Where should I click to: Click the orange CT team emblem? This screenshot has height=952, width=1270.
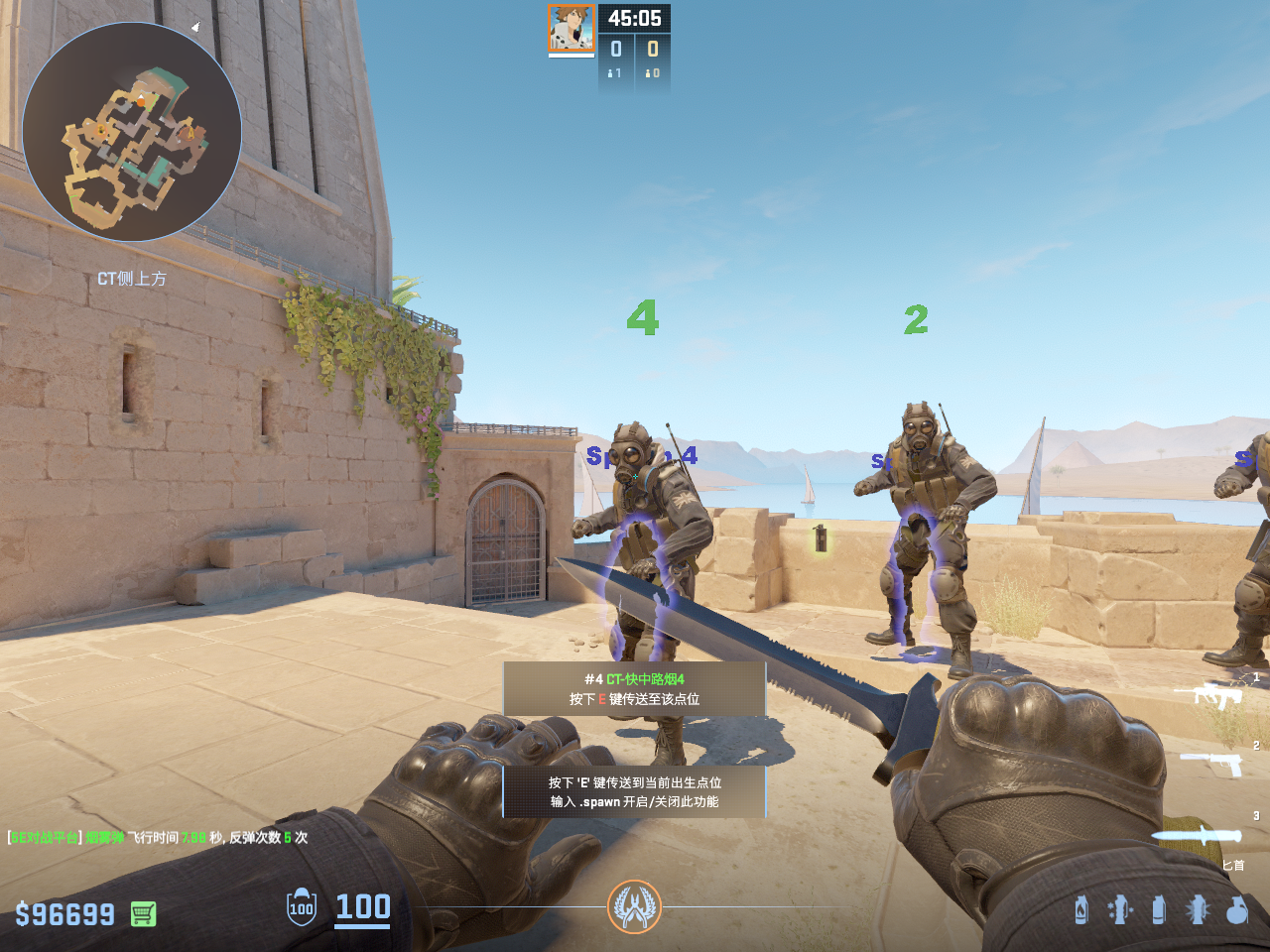634,906
